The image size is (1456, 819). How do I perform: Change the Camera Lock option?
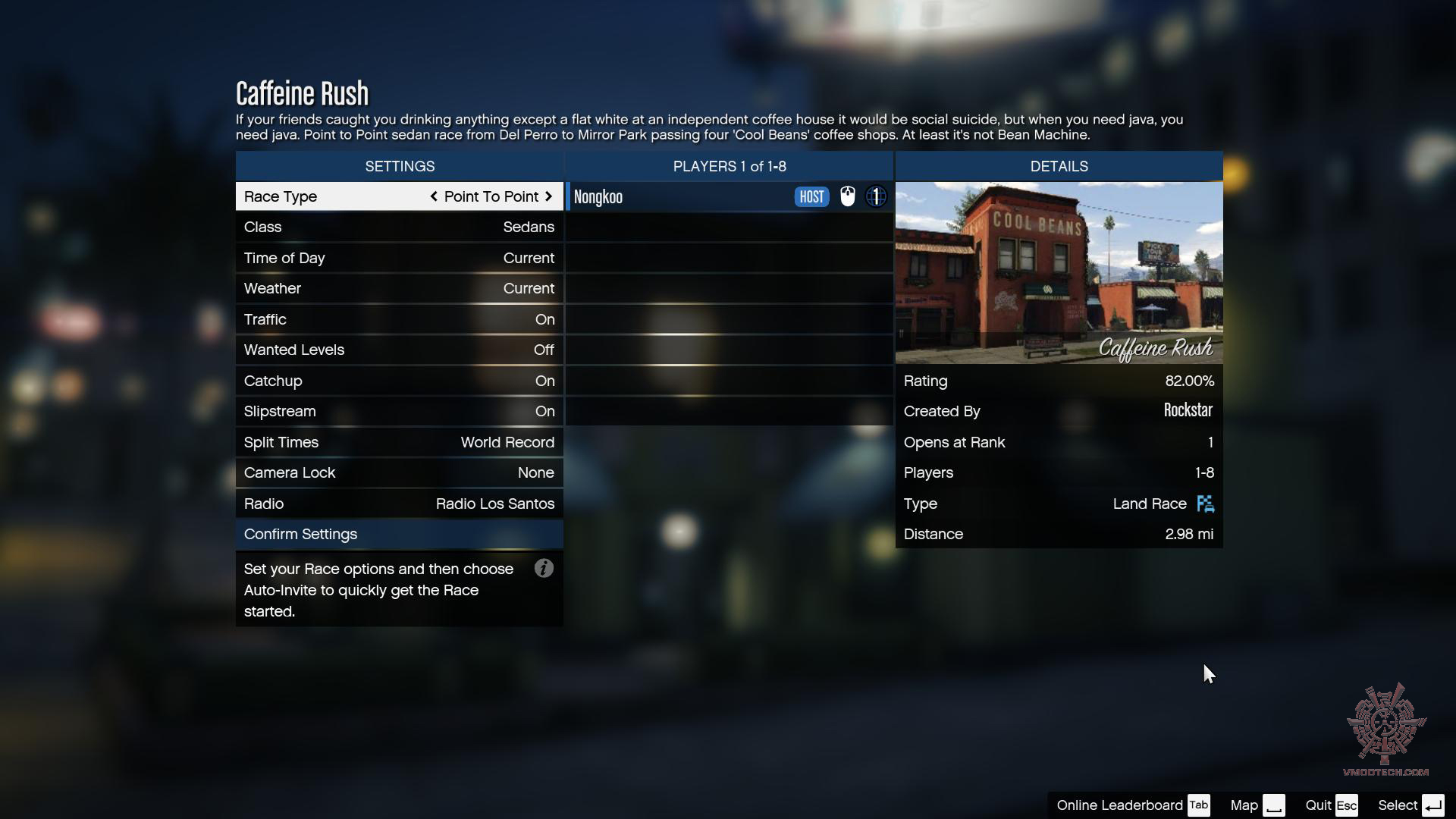tap(399, 473)
